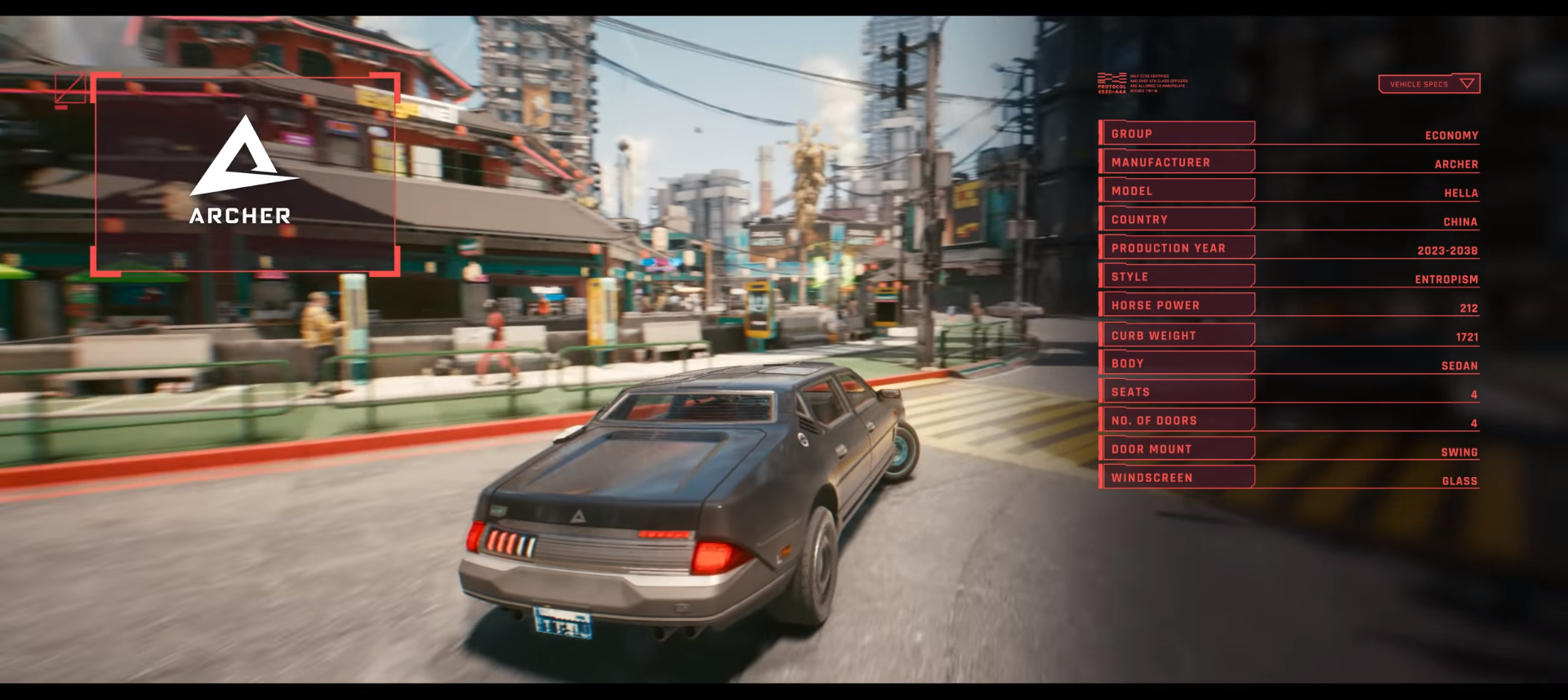1568x700 pixels.
Task: Open the Vehicle Specs dropdown
Action: tap(1428, 84)
